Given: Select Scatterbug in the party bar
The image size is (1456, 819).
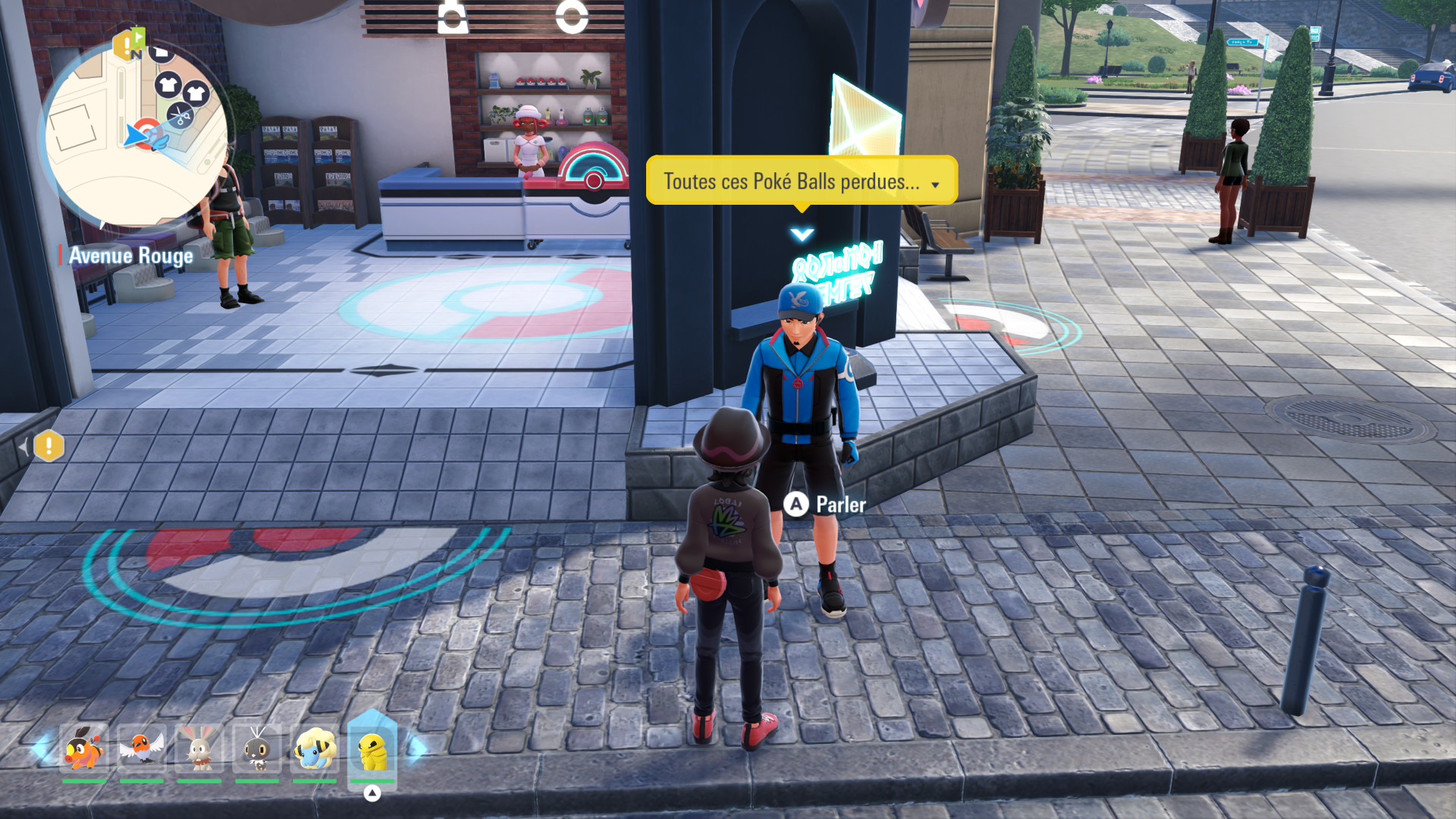Looking at the screenshot, I should point(257,748).
